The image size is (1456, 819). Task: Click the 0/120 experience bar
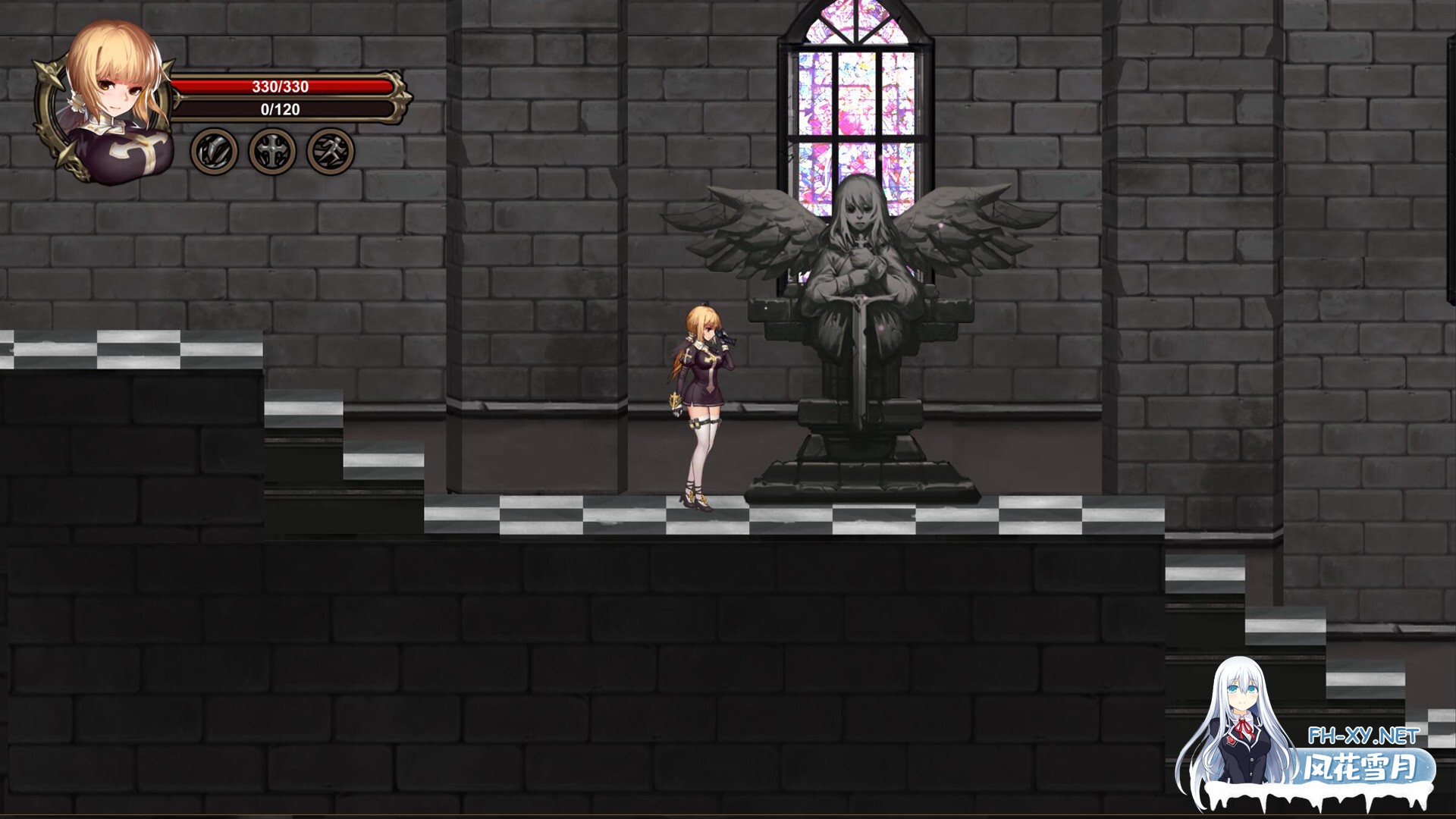pos(281,109)
